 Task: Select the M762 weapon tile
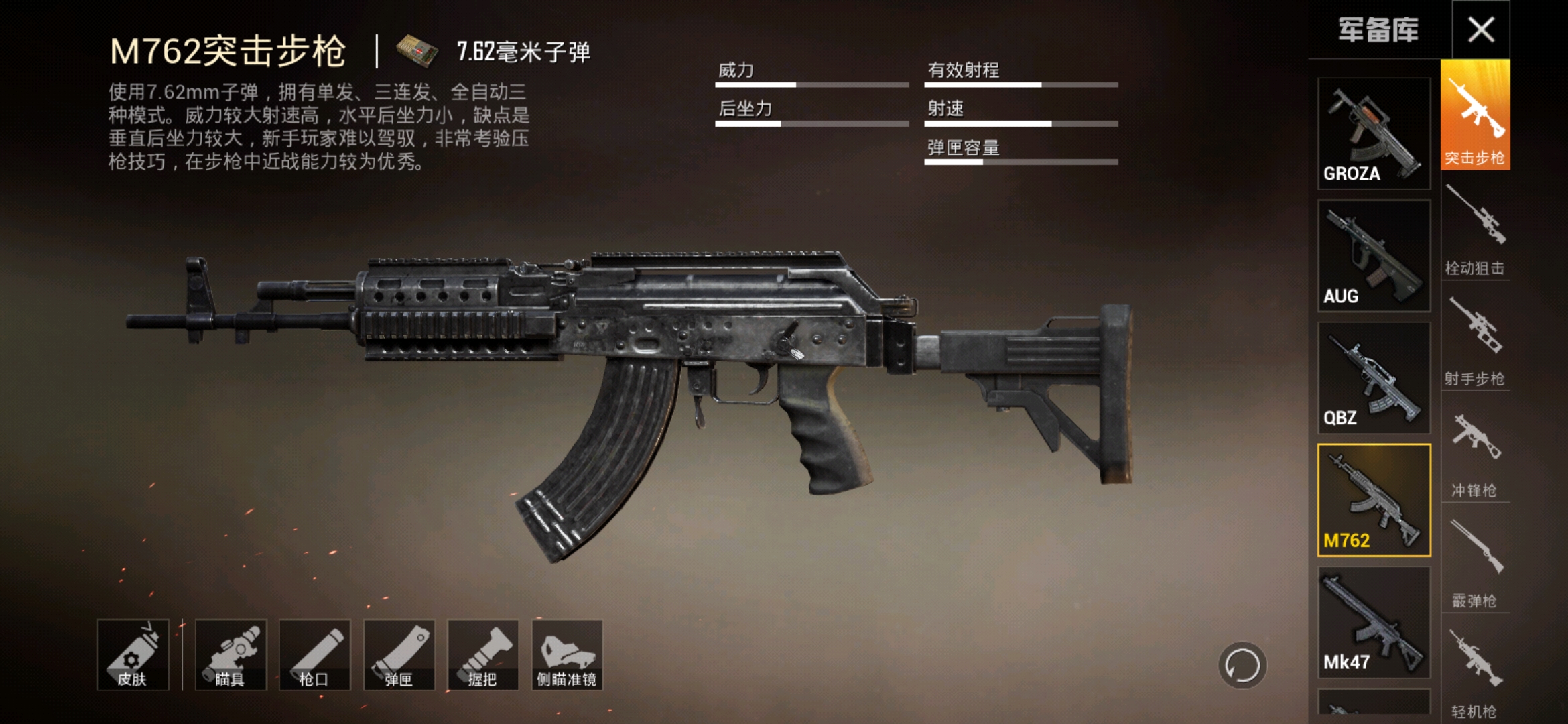[1374, 500]
